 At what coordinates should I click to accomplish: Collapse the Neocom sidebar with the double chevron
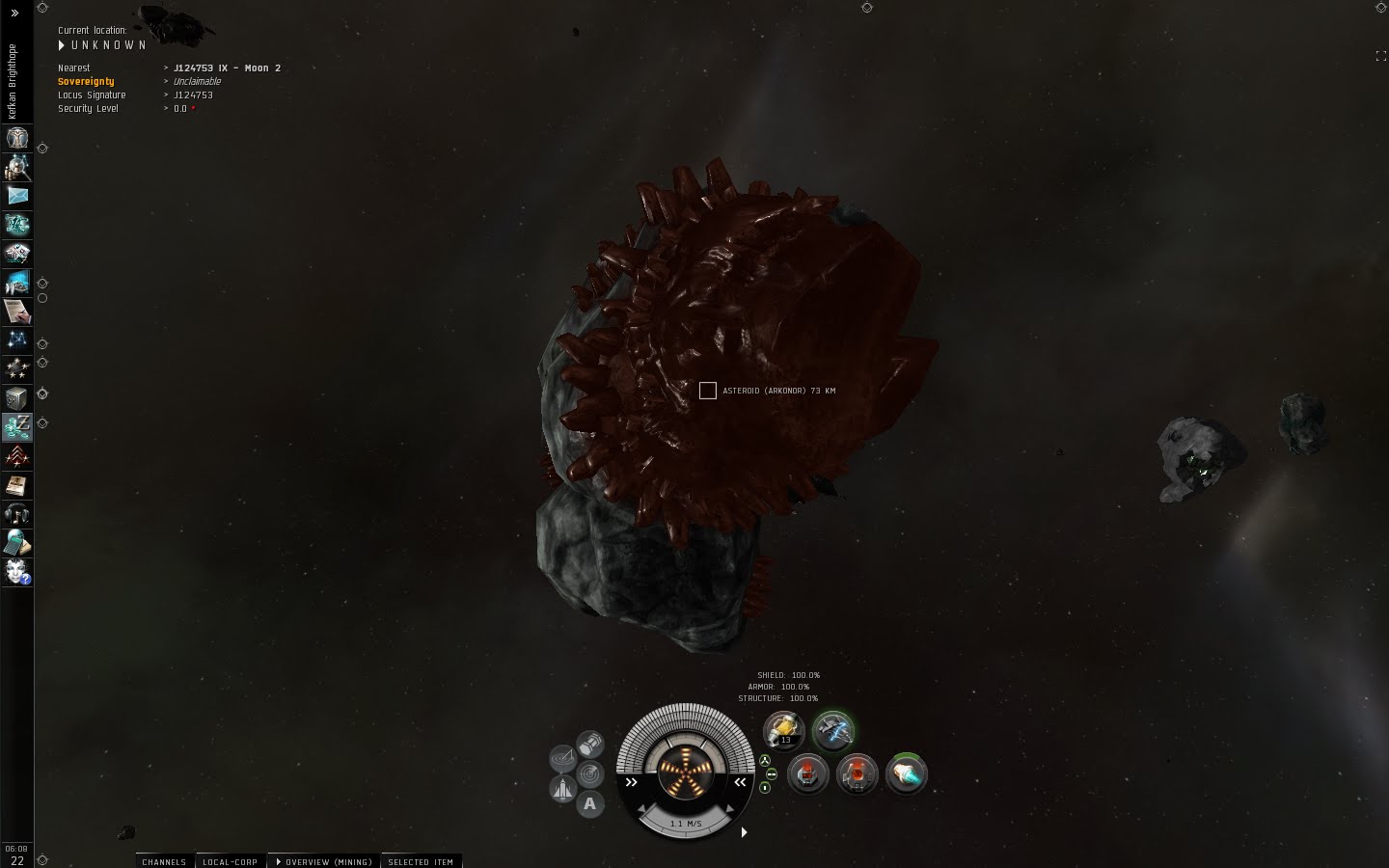pyautogui.click(x=14, y=13)
